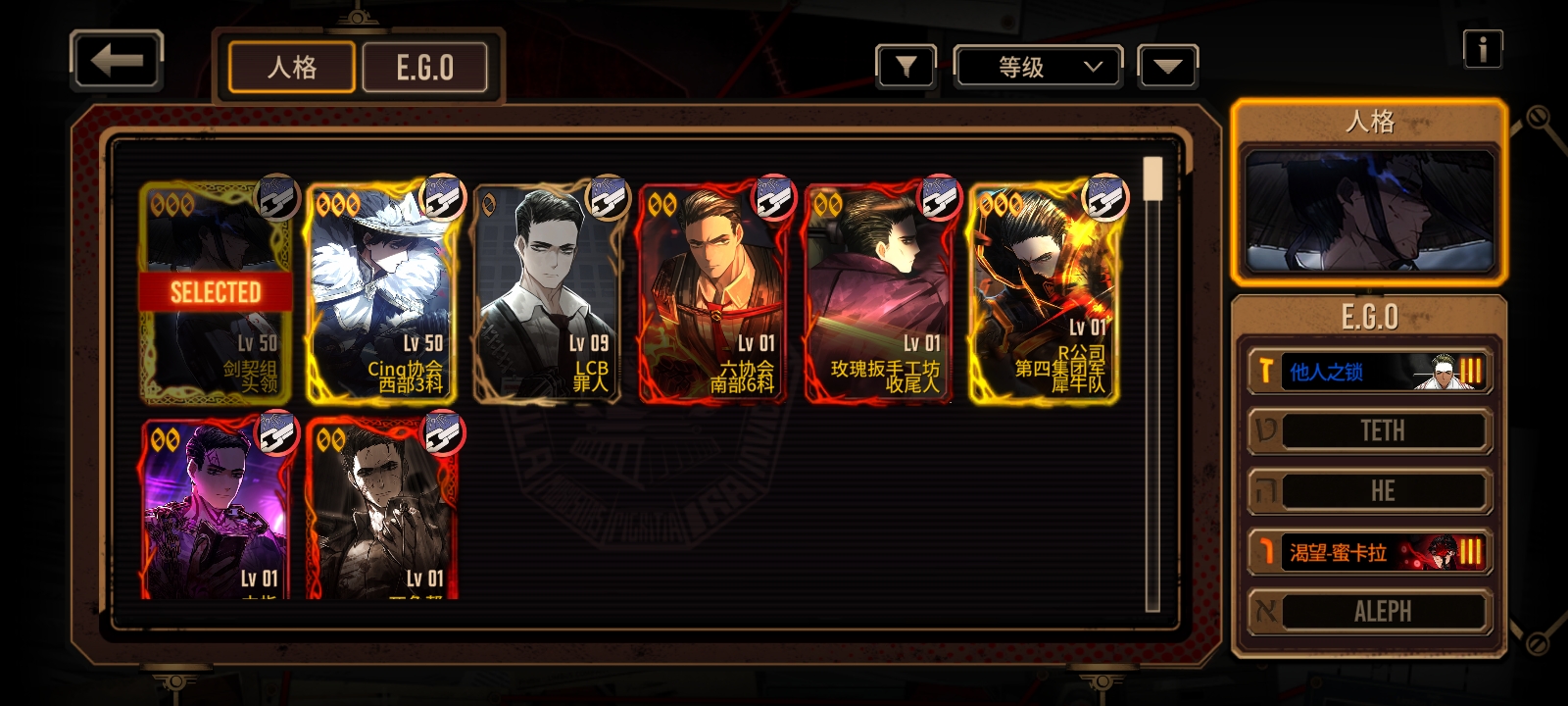Switch to the E.G.O tab

tap(424, 68)
